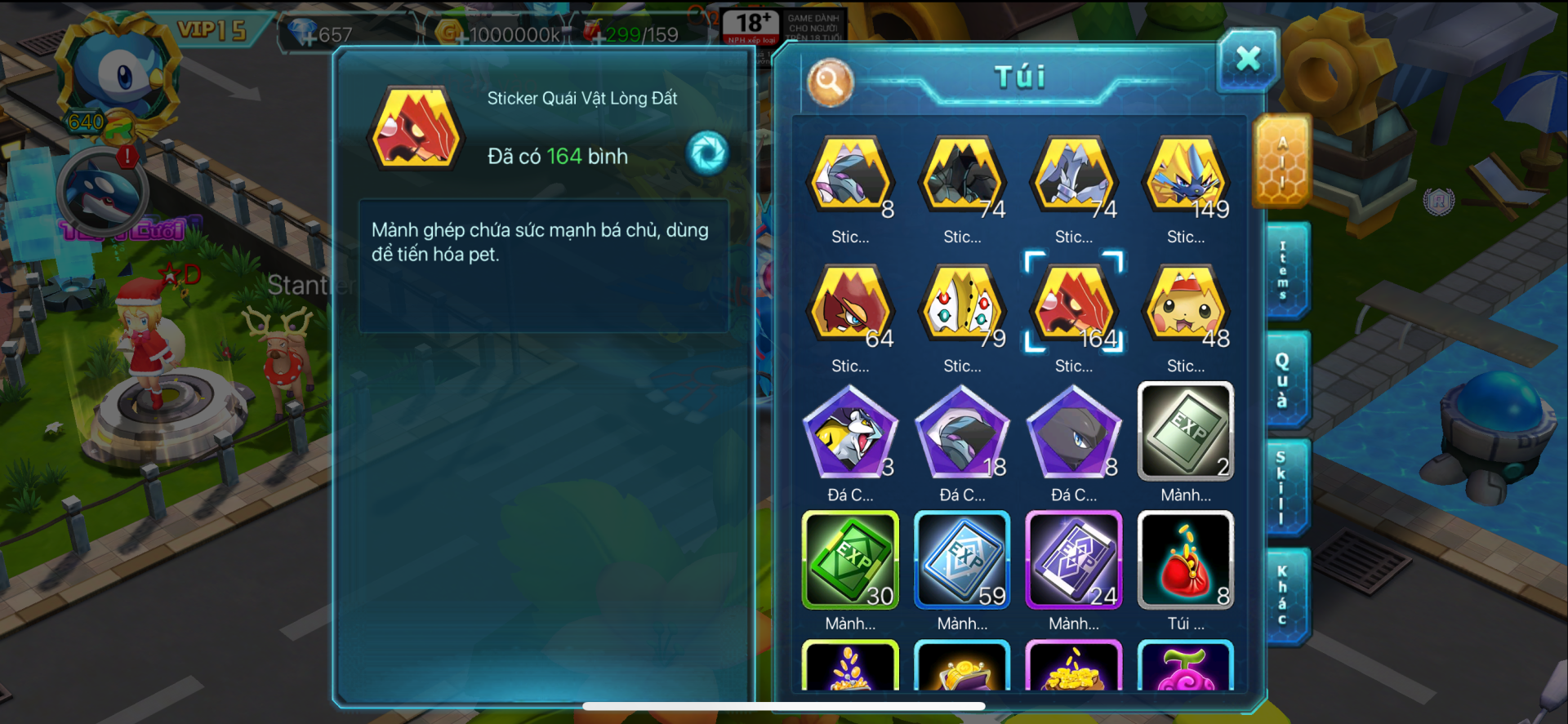
Task: Select the red coin pouch item
Action: tap(1186, 561)
